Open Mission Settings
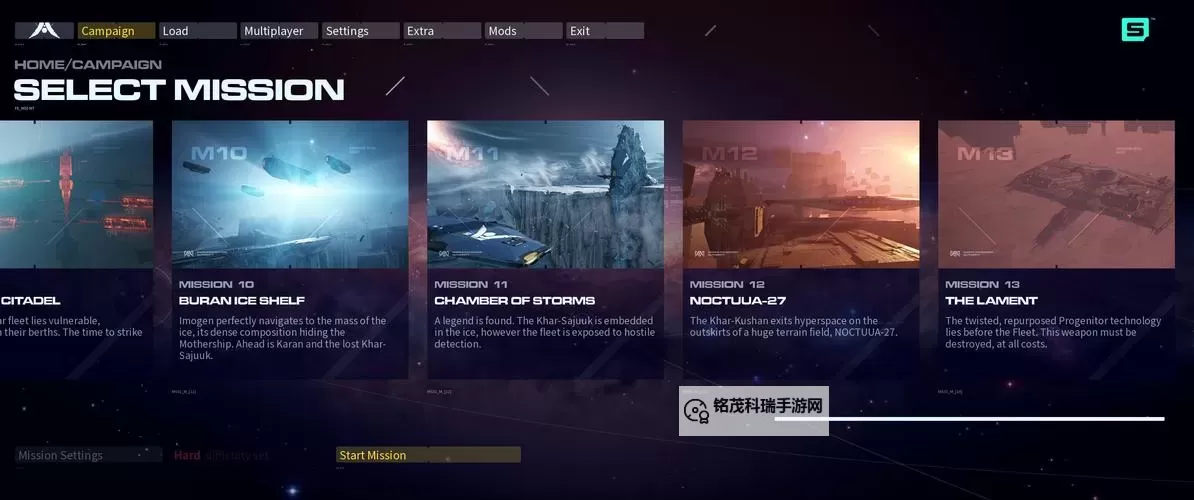Screen dimensions: 1194x500 (x=88, y=455)
